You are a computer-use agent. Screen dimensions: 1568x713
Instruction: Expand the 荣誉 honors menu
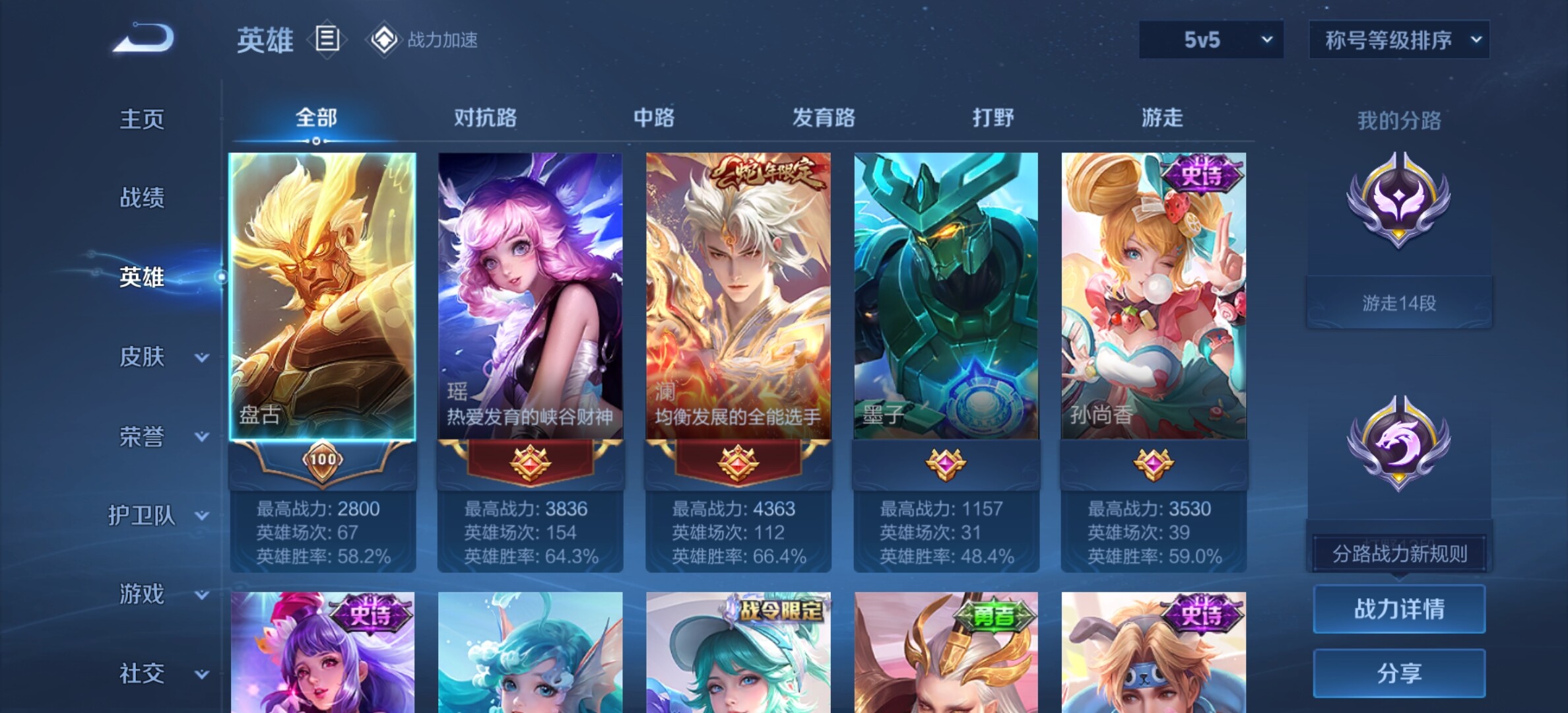point(158,436)
